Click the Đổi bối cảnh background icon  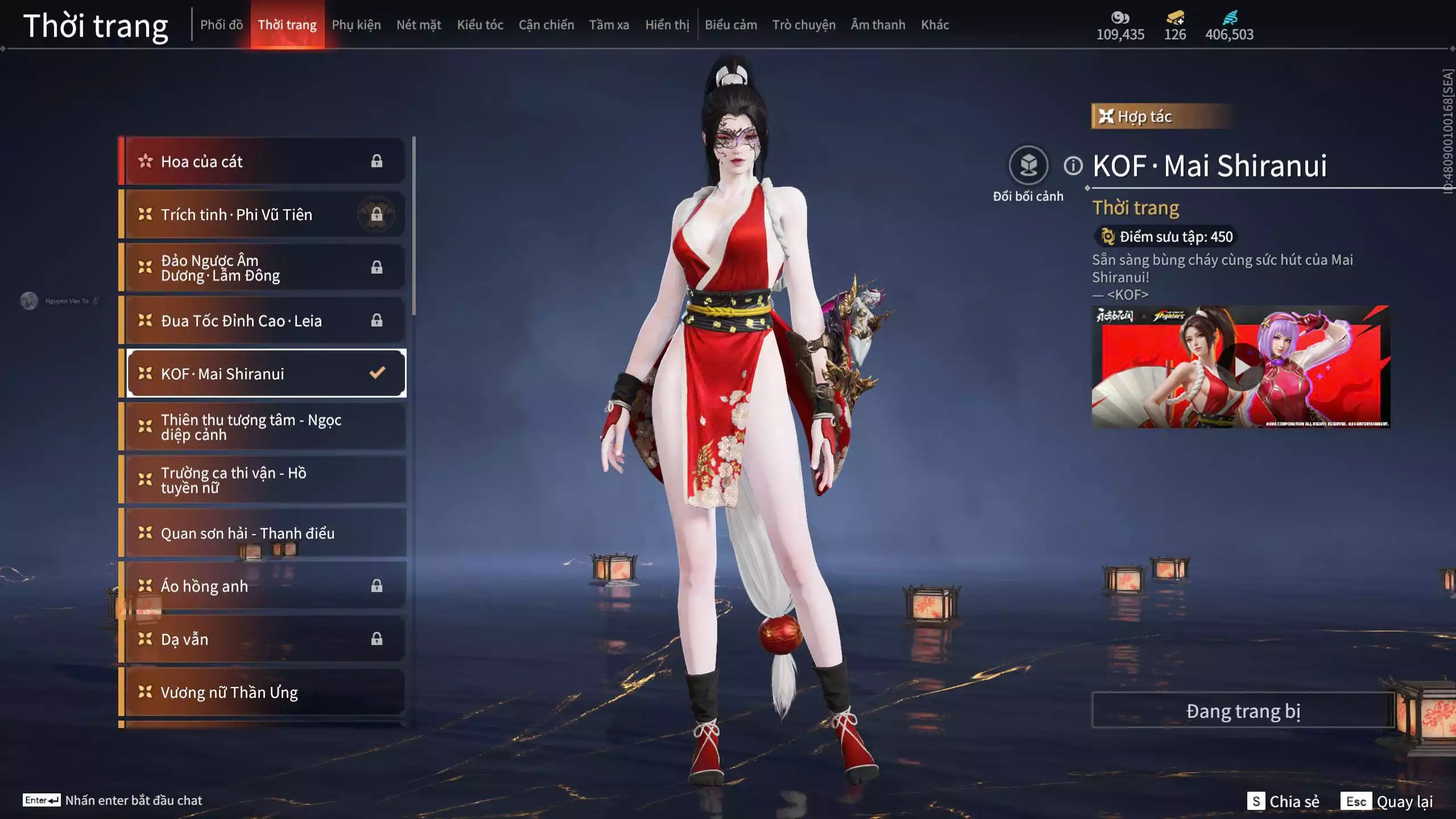(1028, 166)
